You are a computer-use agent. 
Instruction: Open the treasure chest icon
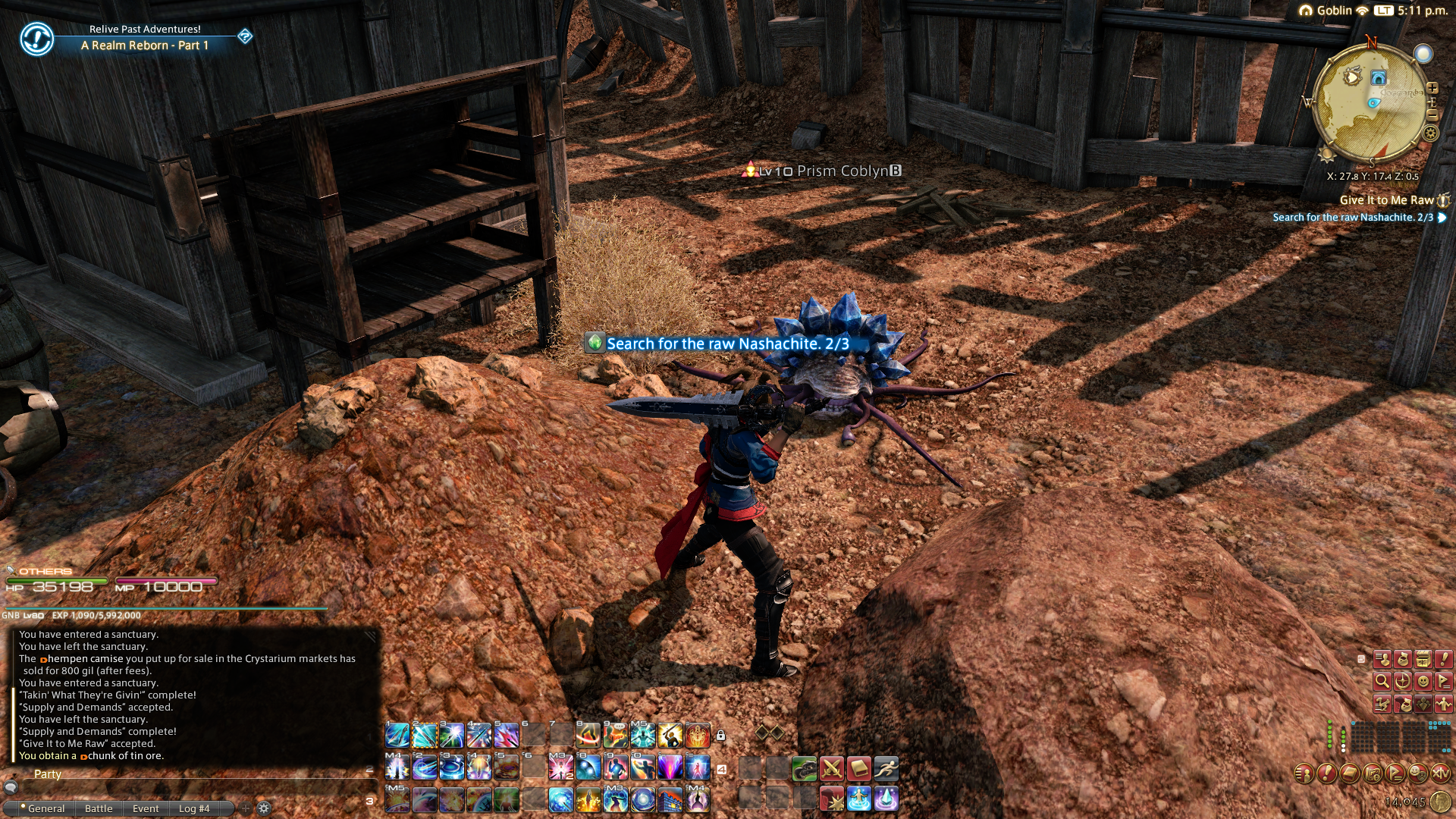[1423, 659]
